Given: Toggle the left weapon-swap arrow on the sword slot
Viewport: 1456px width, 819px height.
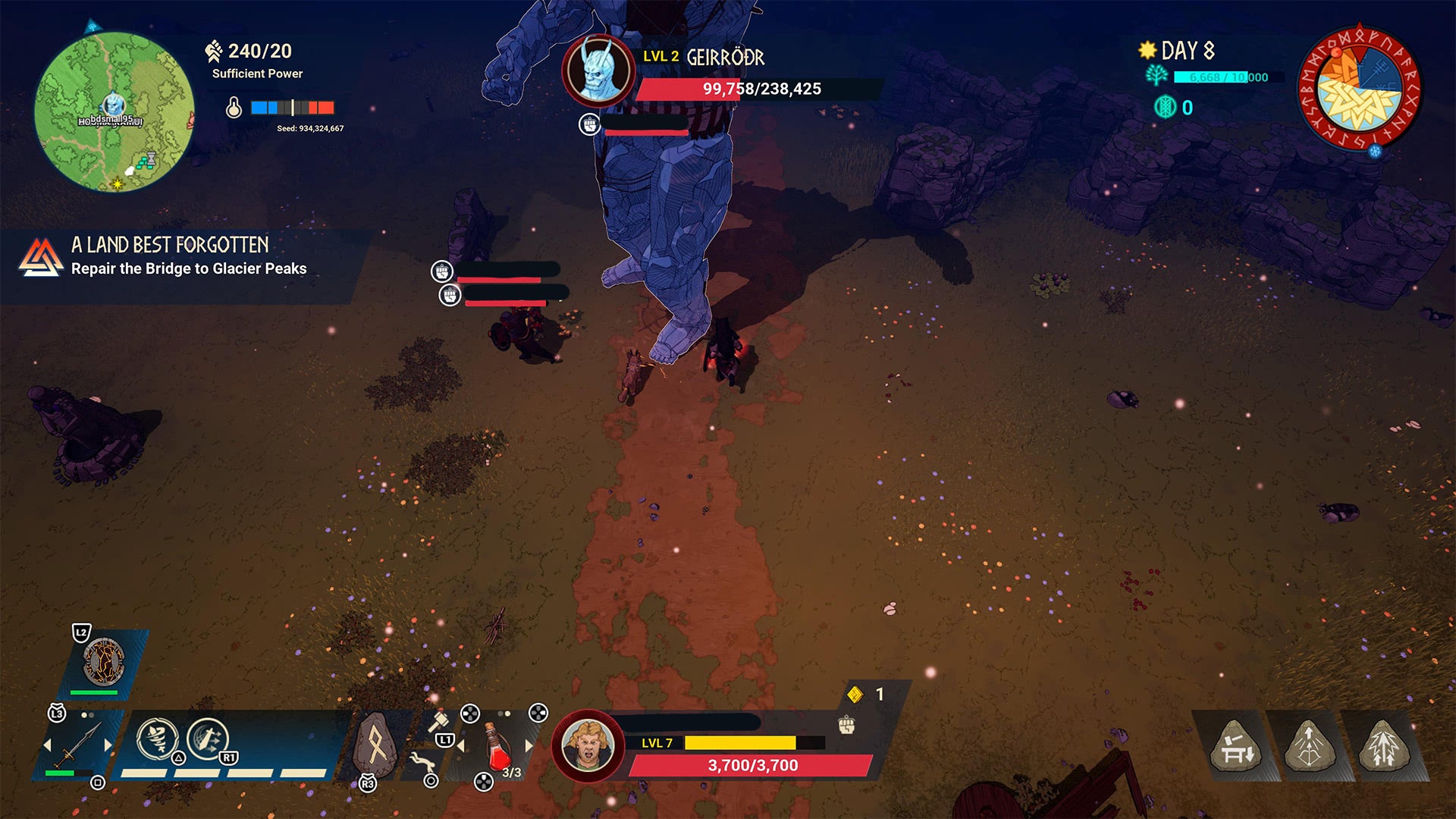Looking at the screenshot, I should tap(49, 745).
